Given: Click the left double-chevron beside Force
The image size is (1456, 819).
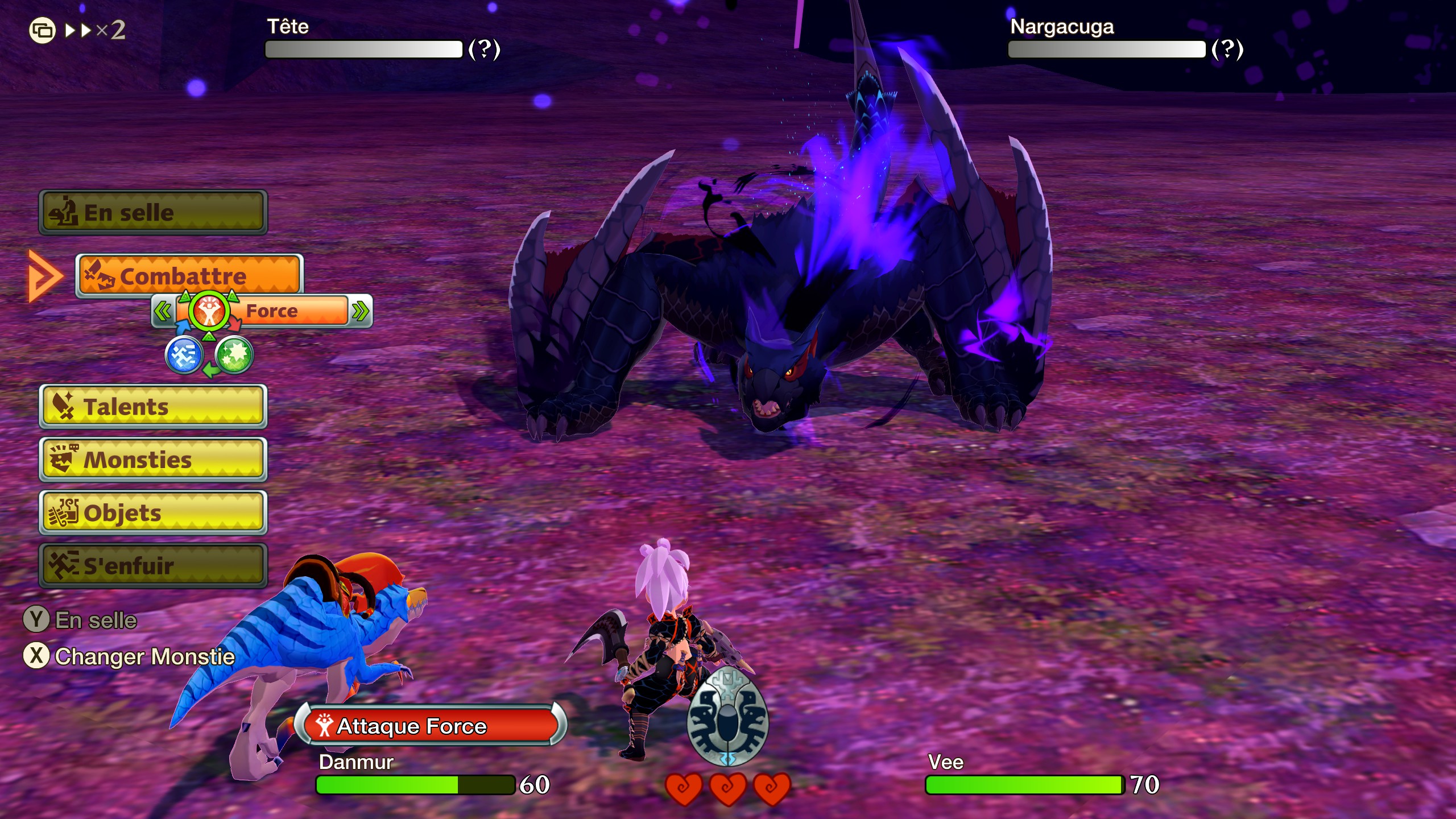Looking at the screenshot, I should 163,312.
